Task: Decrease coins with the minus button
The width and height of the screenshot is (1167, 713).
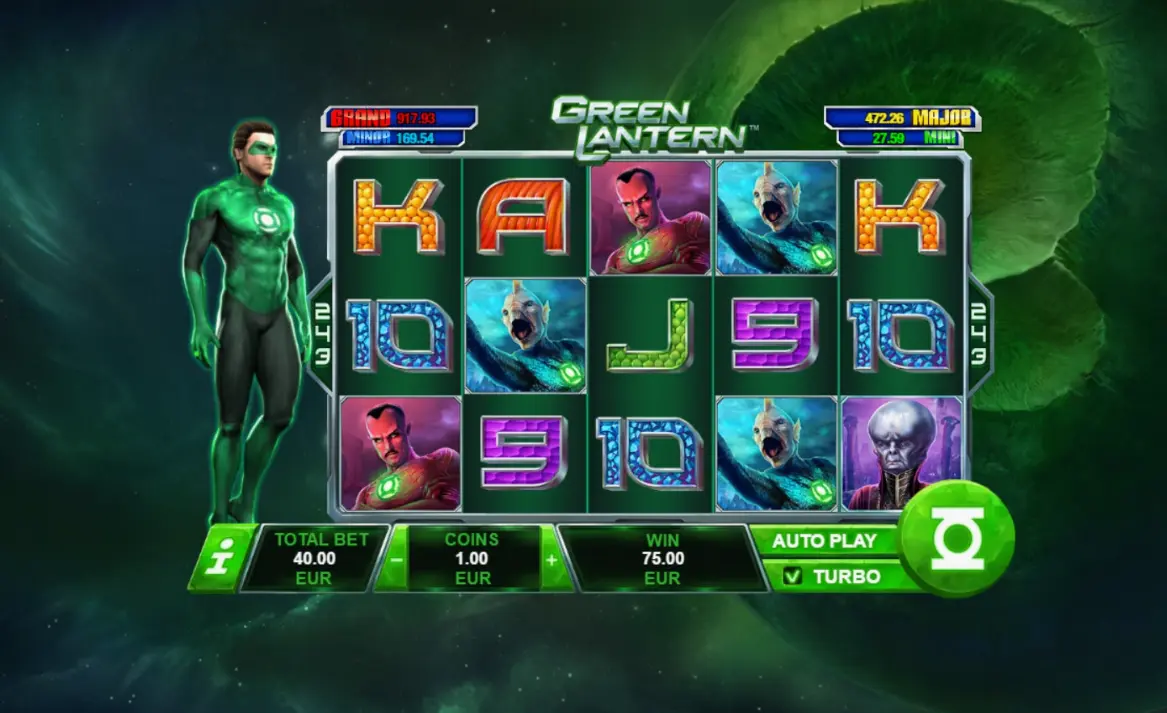Action: [396, 559]
